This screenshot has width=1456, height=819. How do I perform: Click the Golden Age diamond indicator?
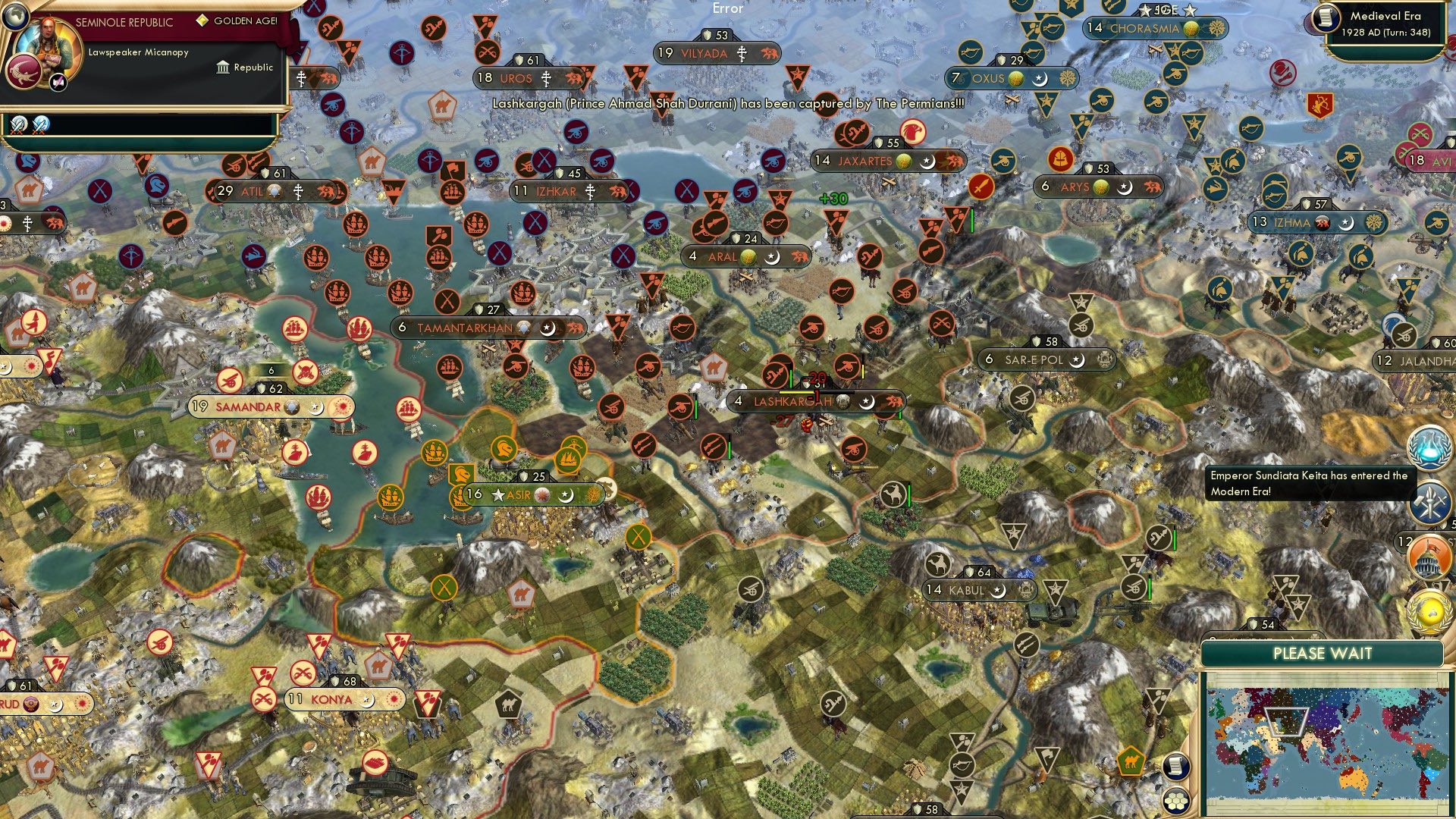coord(202,20)
